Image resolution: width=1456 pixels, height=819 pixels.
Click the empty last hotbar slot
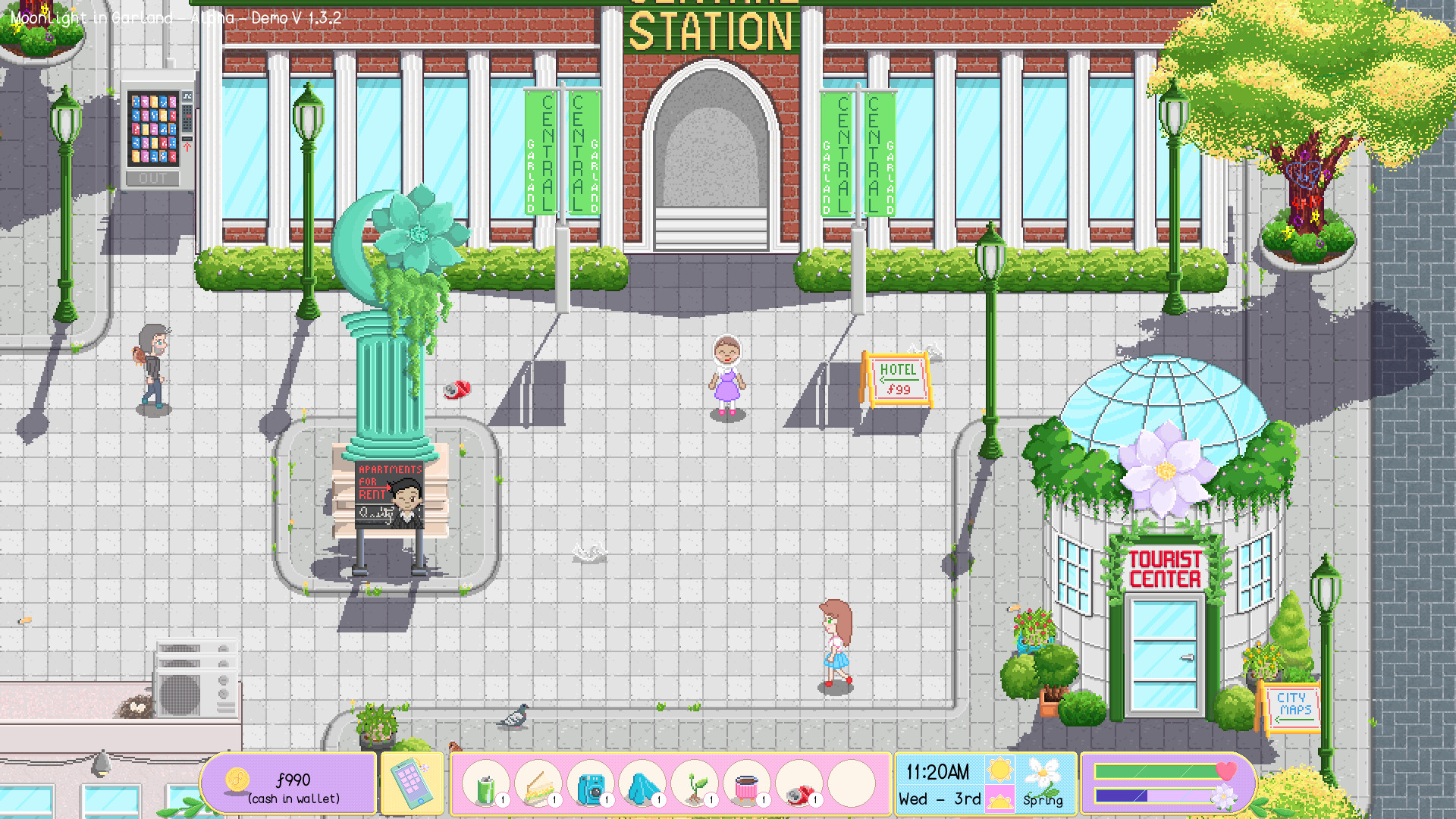(850, 785)
